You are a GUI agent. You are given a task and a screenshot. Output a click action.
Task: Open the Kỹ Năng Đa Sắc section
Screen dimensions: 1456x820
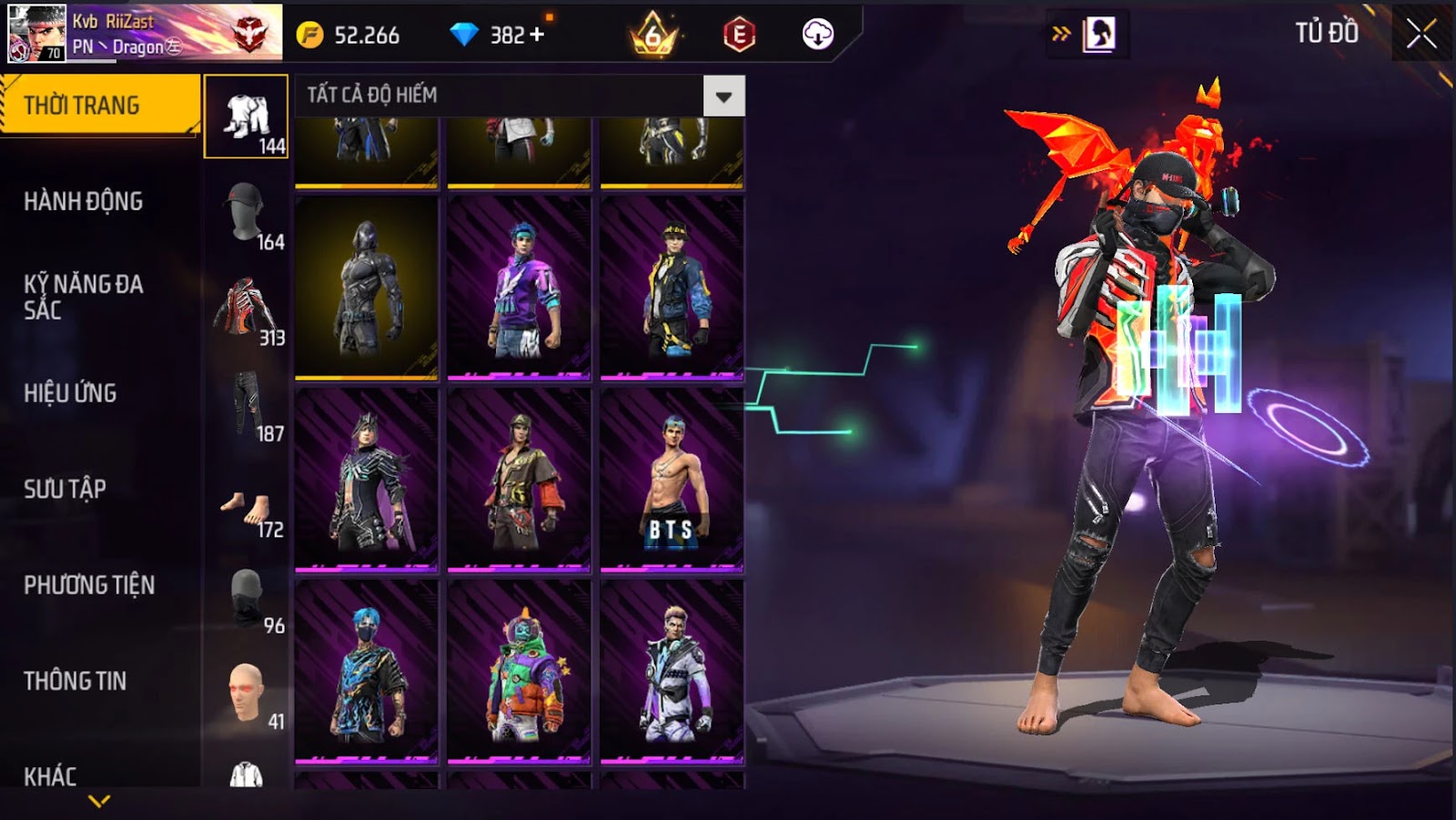[84, 297]
